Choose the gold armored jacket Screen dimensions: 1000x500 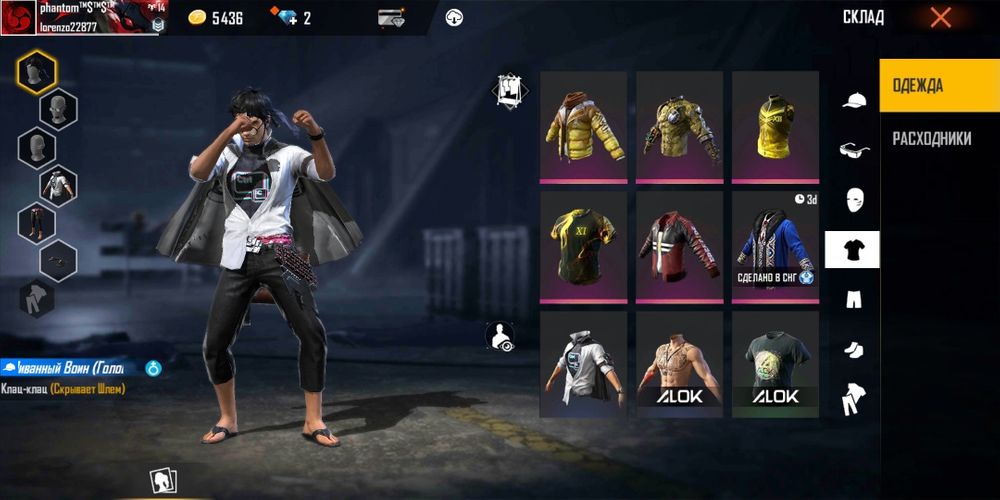click(679, 127)
